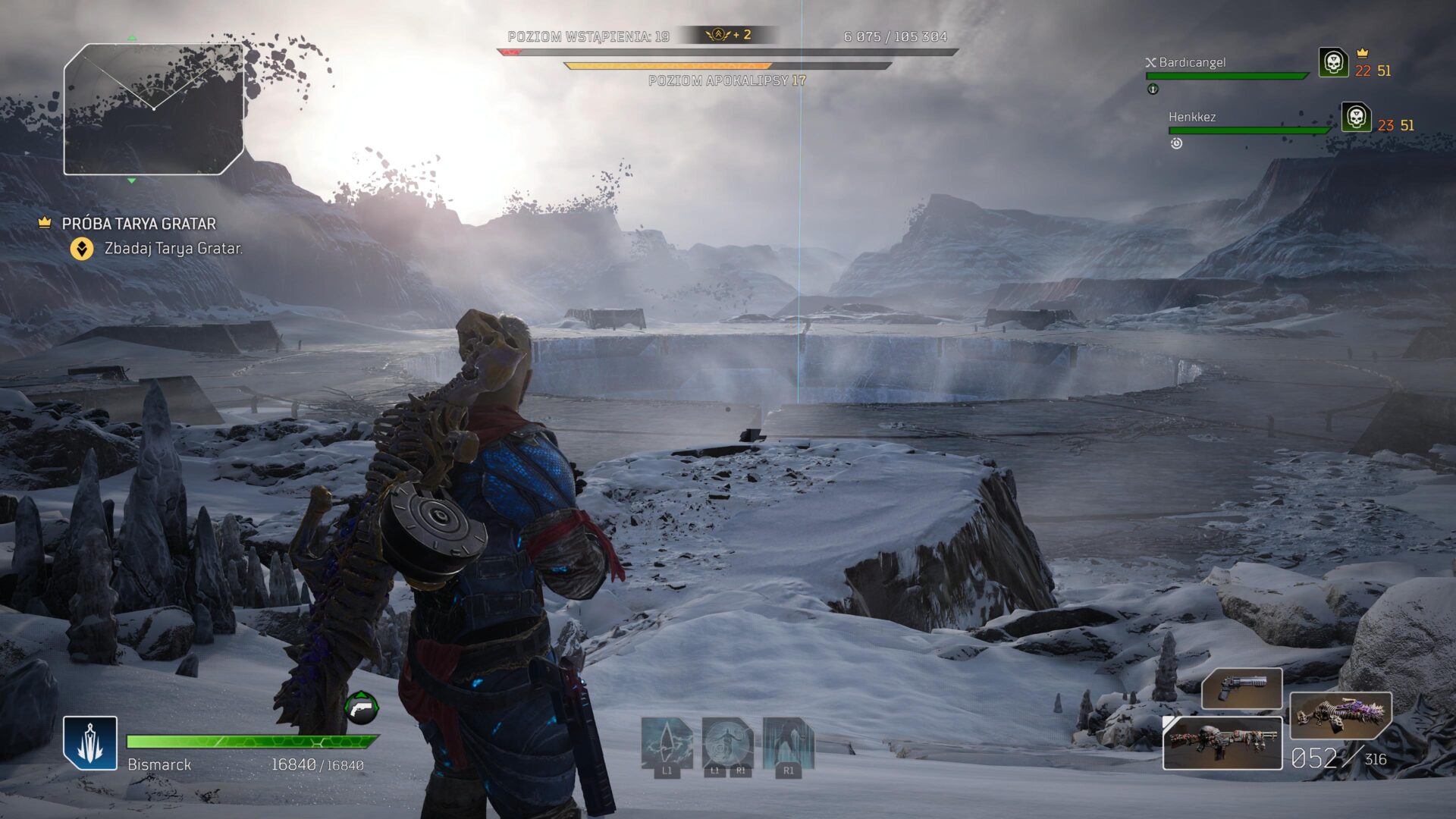1456x819 pixels.
Task: Select the Próba Tarya Gratar quest tracker
Action: click(x=139, y=224)
